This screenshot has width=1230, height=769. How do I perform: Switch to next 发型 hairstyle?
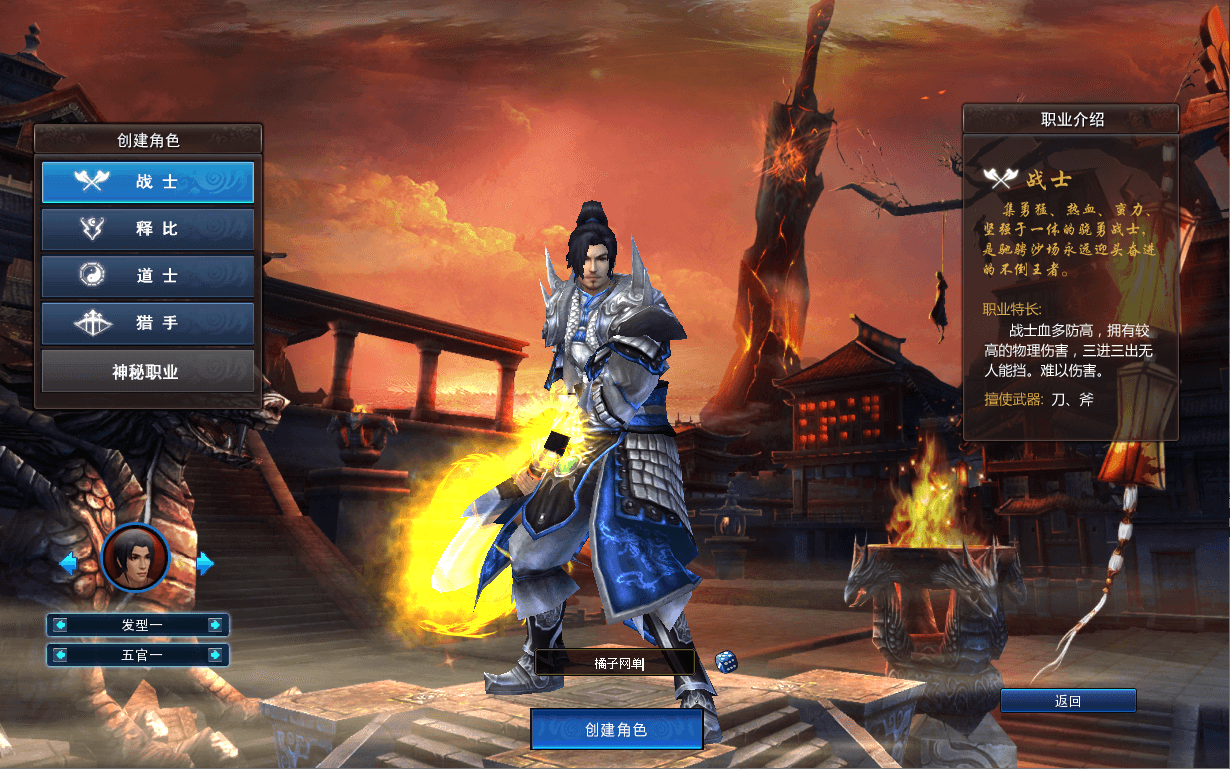[215, 625]
